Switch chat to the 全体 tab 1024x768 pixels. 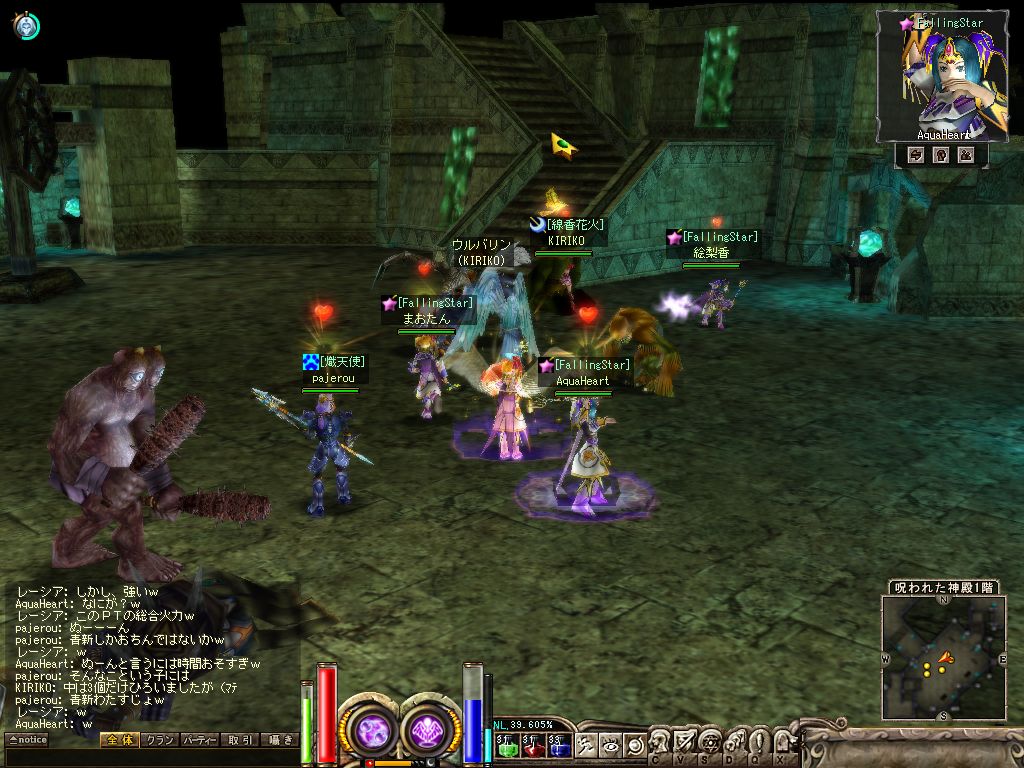pyautogui.click(x=119, y=740)
